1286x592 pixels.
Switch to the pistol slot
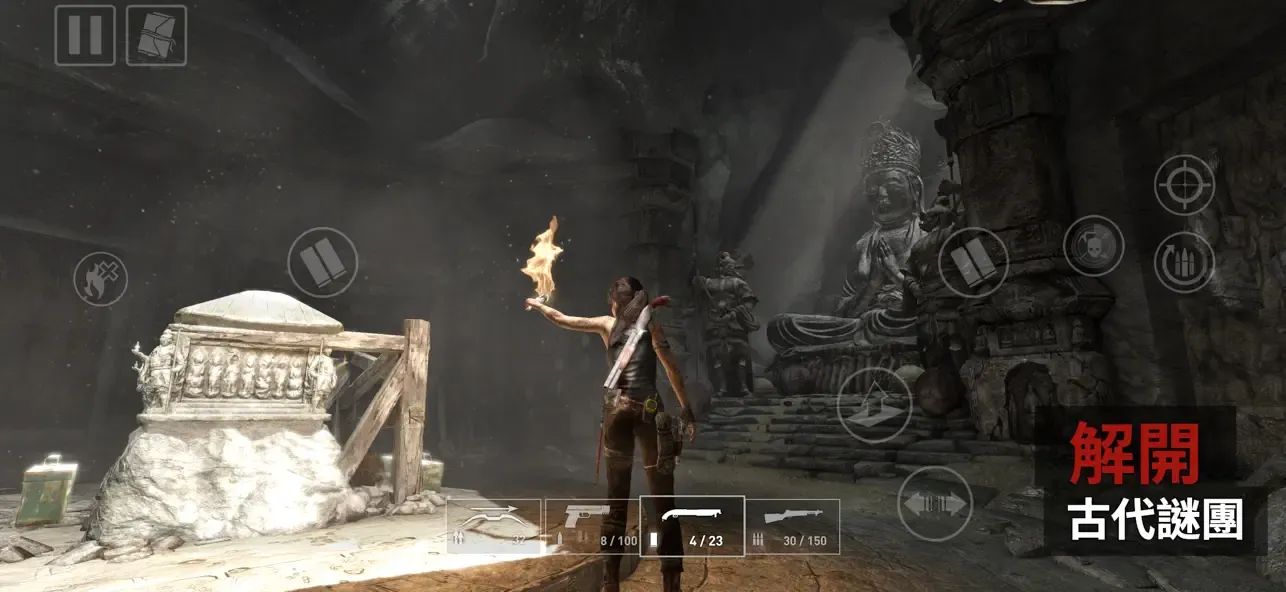tap(592, 526)
